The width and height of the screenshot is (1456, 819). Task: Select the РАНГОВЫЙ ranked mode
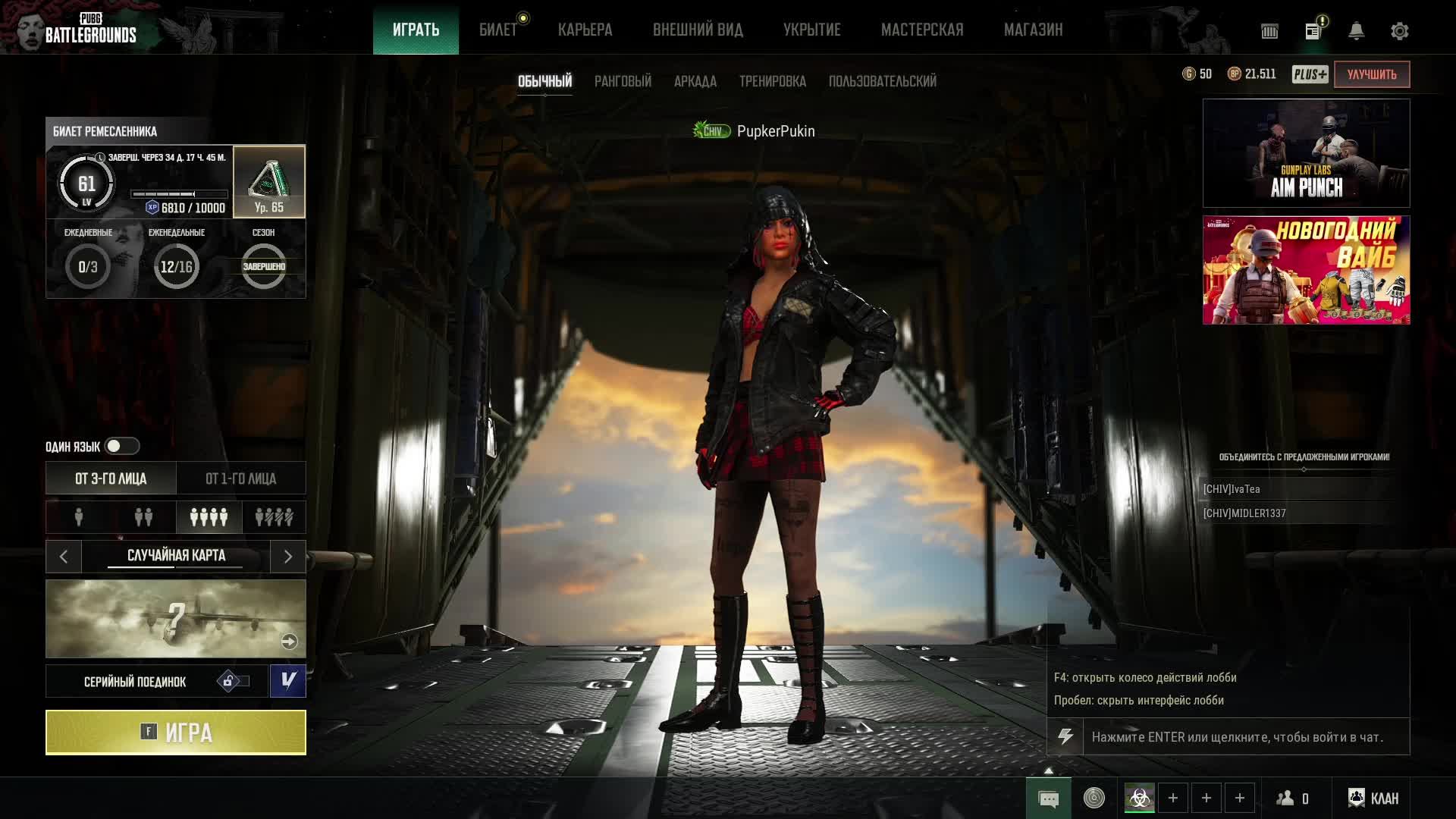623,81
